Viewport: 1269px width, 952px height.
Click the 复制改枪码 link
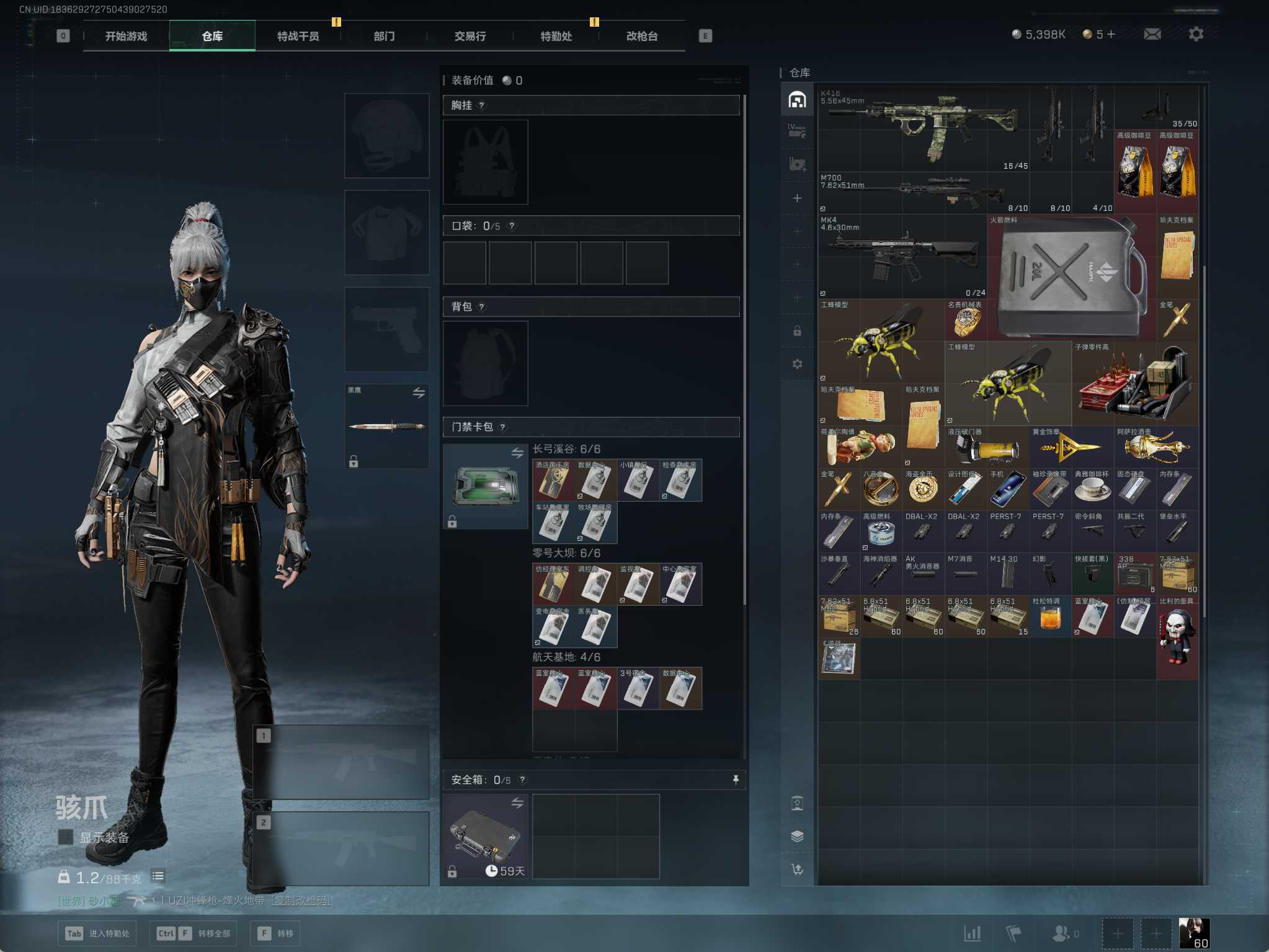click(301, 900)
